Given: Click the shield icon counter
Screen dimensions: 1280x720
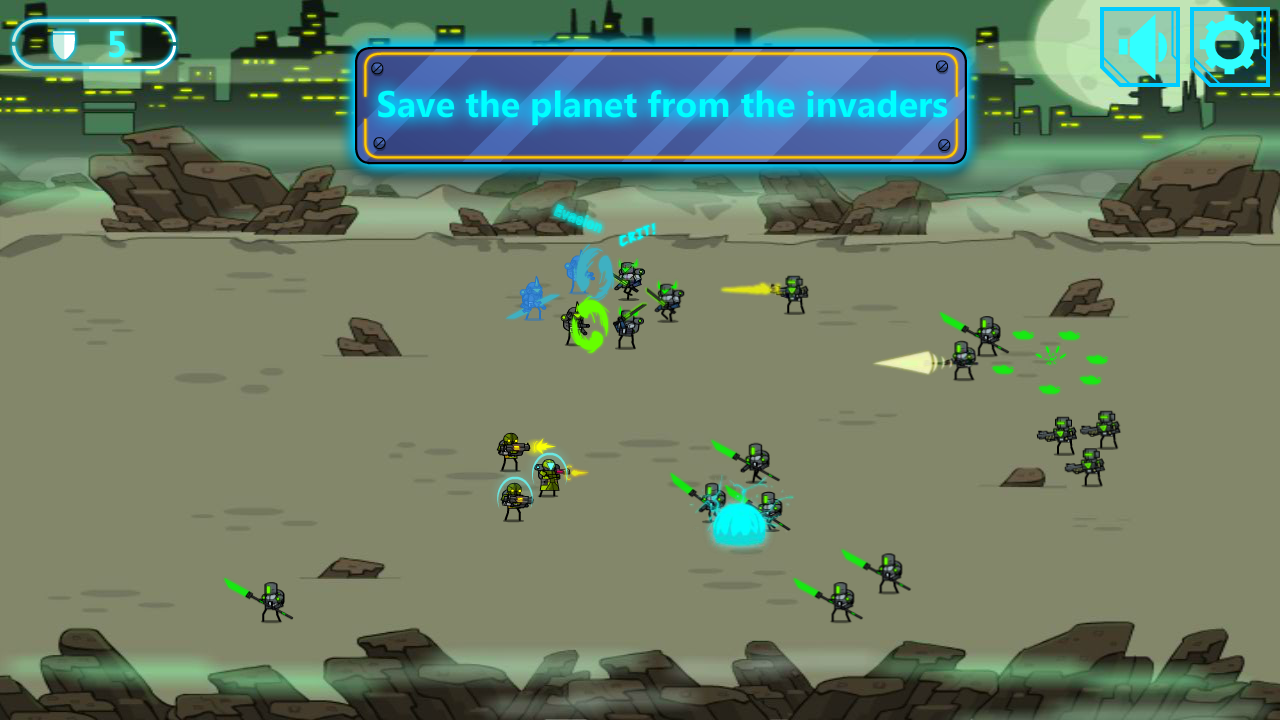Looking at the screenshot, I should tap(64, 44).
